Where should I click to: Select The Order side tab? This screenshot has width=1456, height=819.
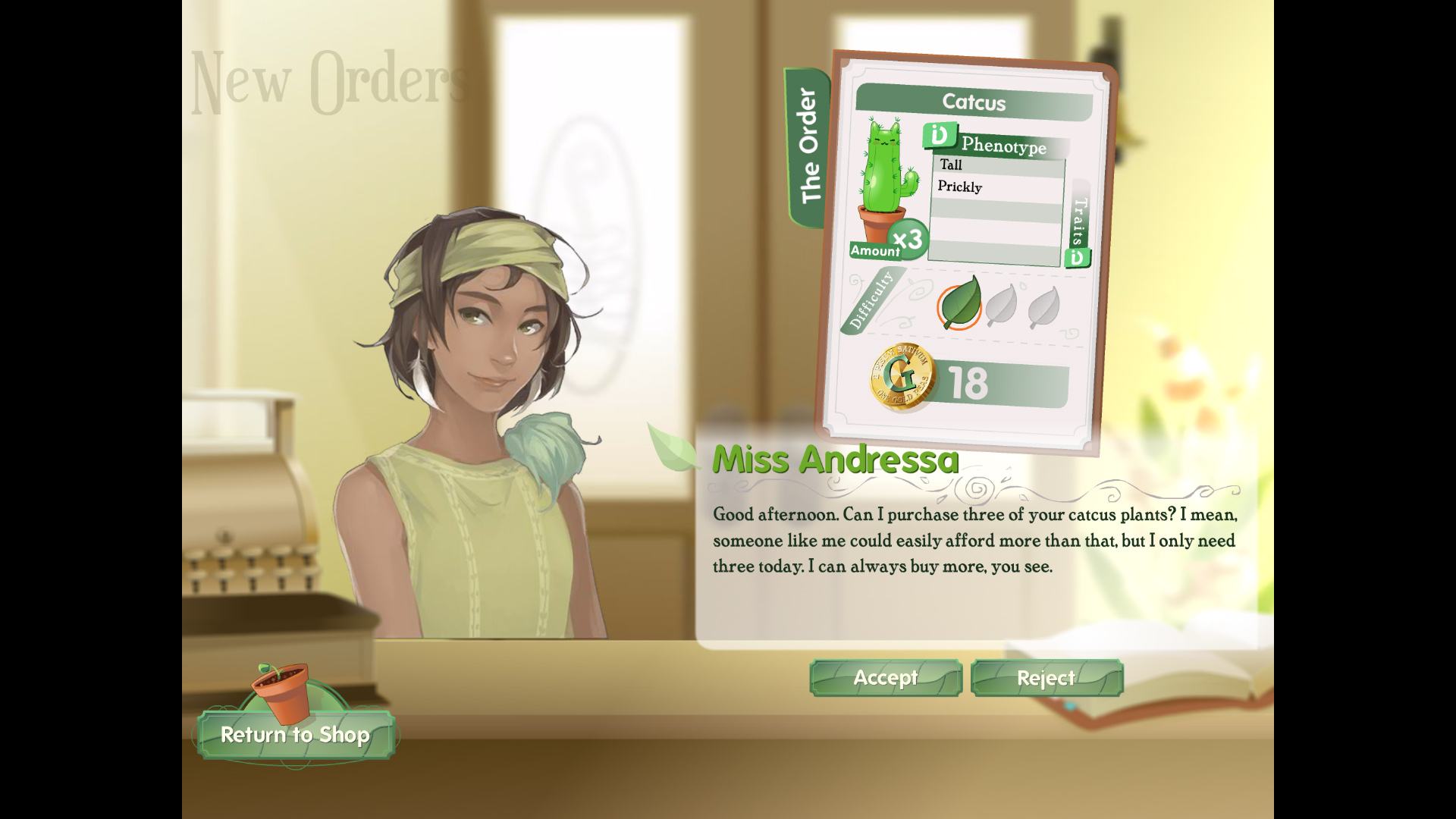click(x=809, y=146)
